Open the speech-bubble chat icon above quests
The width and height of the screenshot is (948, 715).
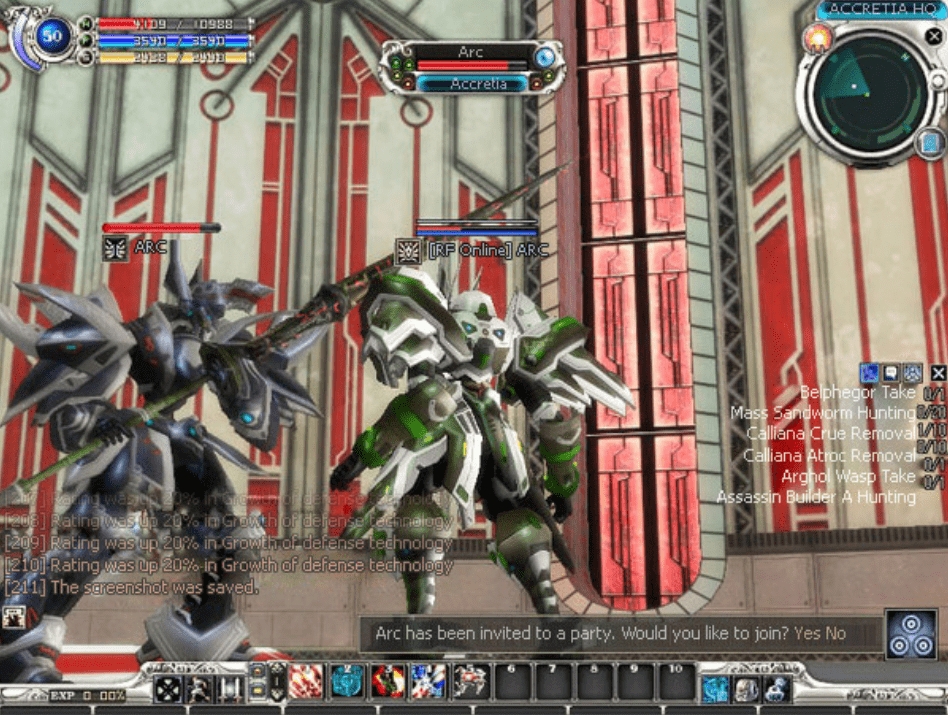(890, 373)
